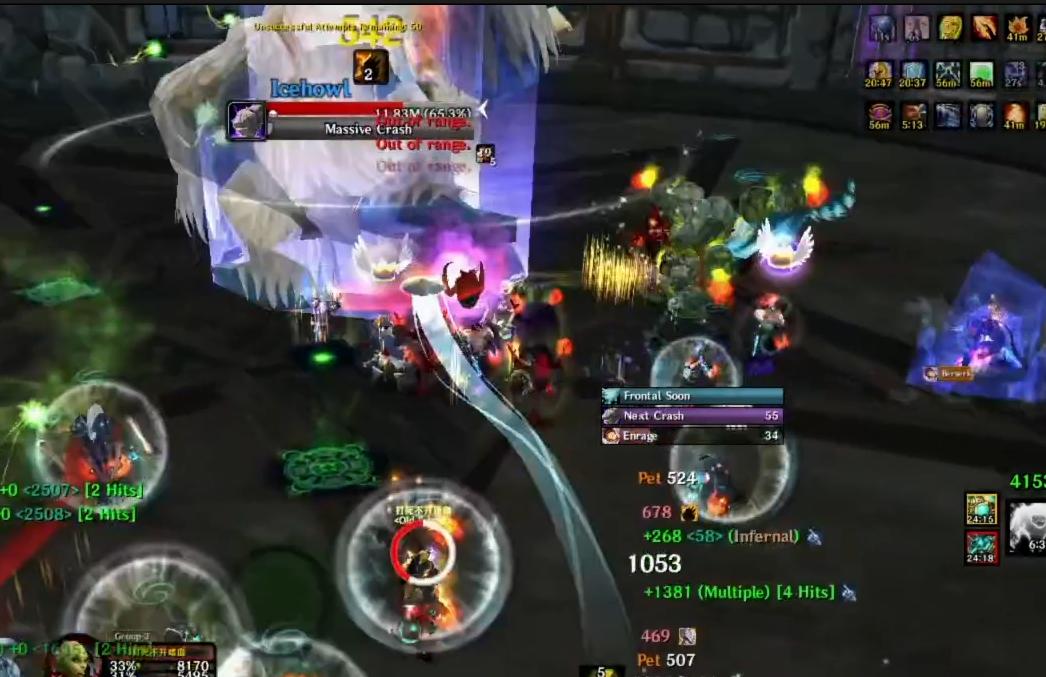Click the small stacked debuff icon below Massive Crash
Screen dimensions: 1046x677
pyautogui.click(x=485, y=154)
